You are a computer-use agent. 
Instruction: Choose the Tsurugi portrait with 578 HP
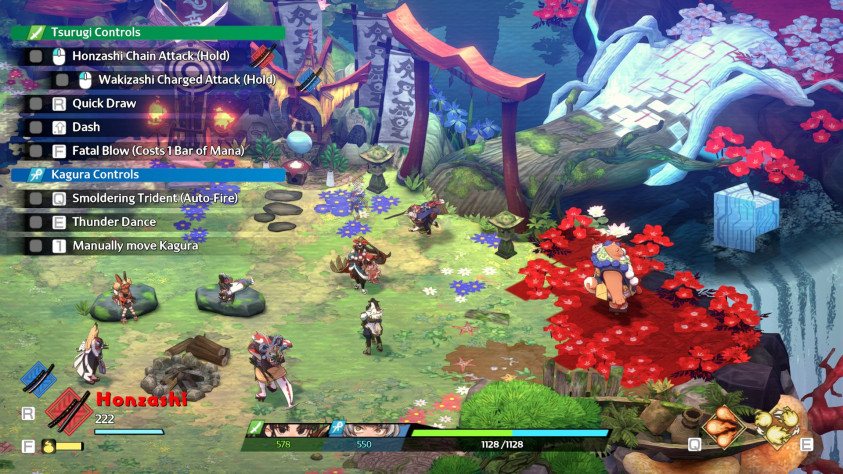pos(296,432)
